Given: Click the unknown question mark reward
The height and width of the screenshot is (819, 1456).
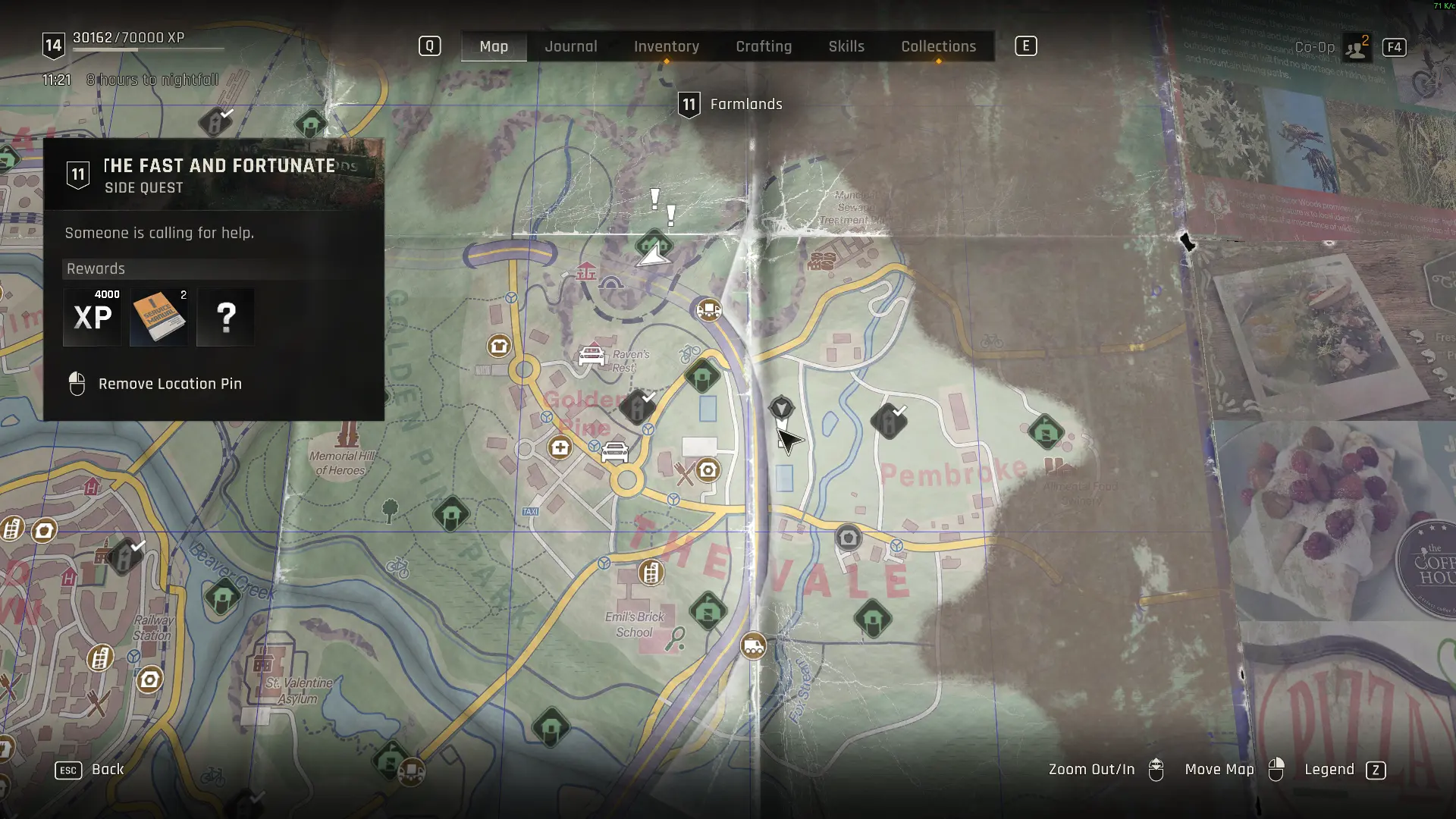Looking at the screenshot, I should [x=225, y=317].
